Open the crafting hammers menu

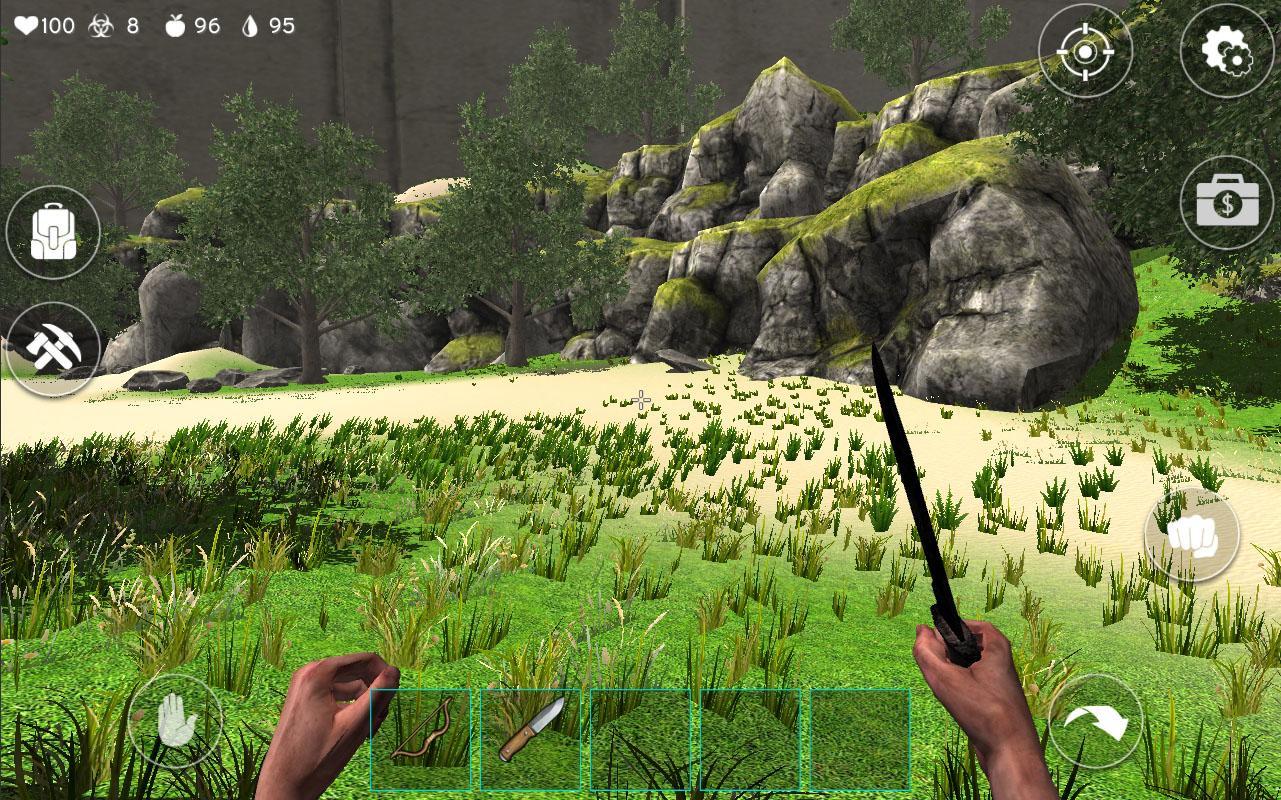(x=52, y=350)
